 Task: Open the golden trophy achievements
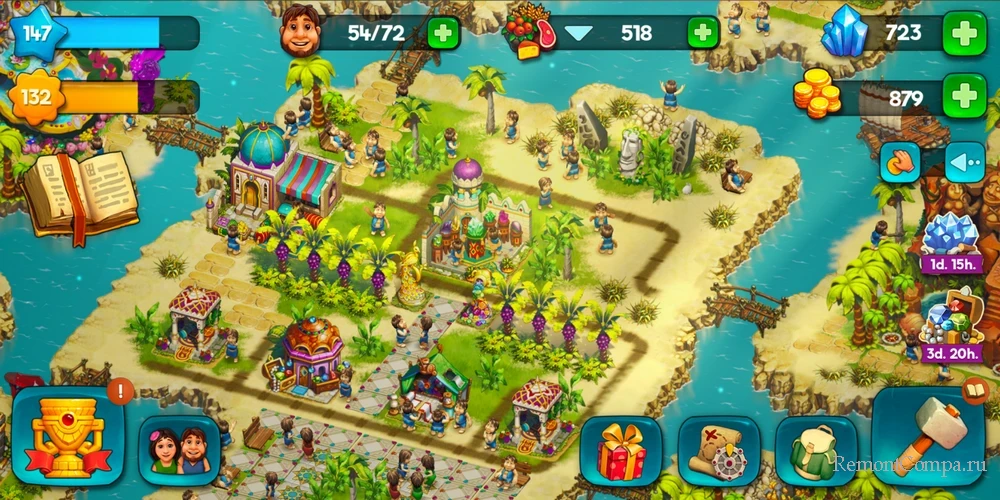pyautogui.click(x=68, y=437)
